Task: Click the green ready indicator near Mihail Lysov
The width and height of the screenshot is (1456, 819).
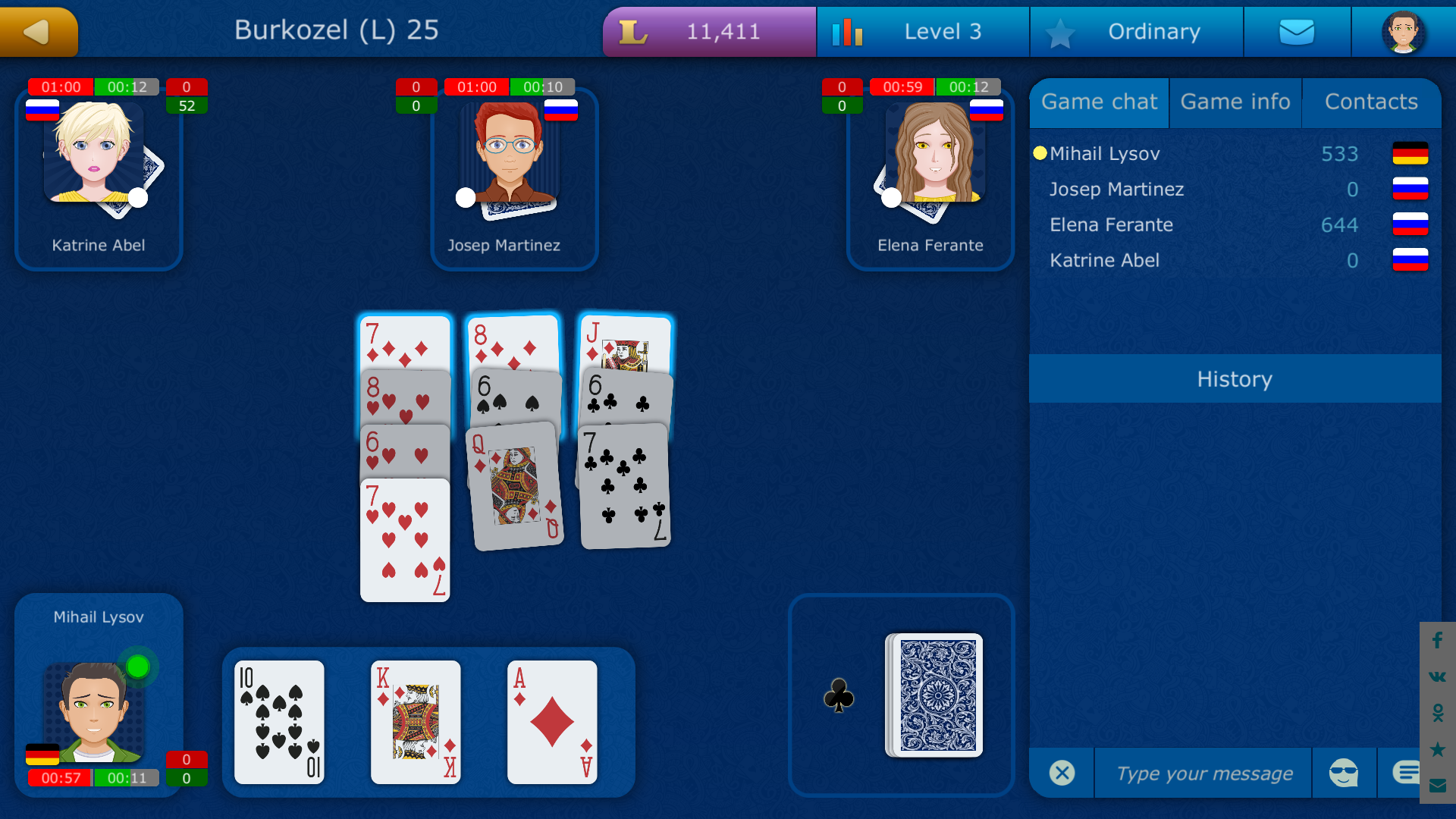Action: tap(137, 667)
